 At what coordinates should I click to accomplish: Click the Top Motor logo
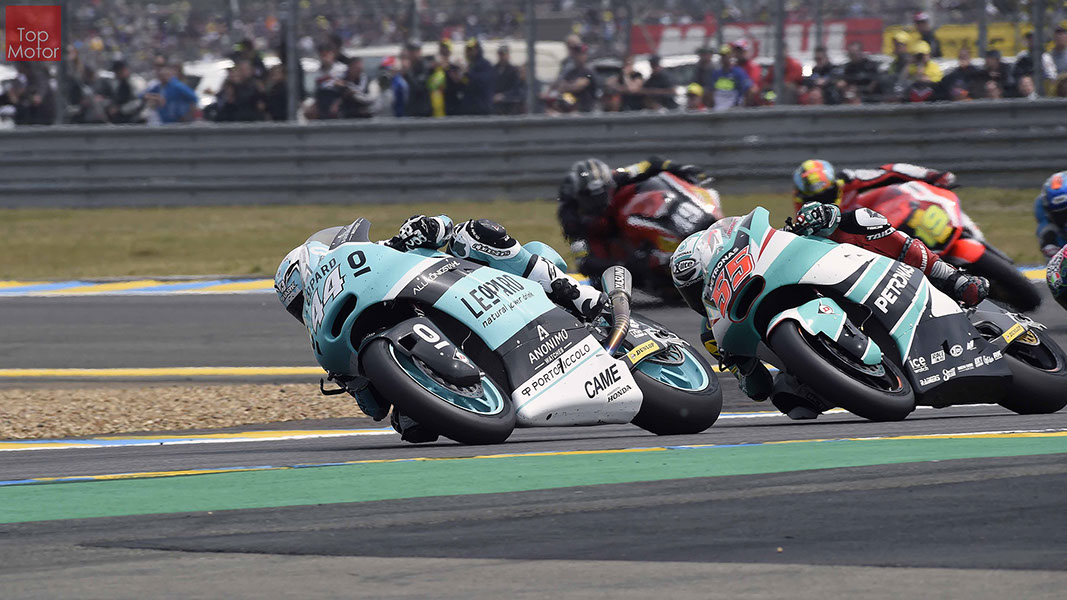[x=33, y=33]
